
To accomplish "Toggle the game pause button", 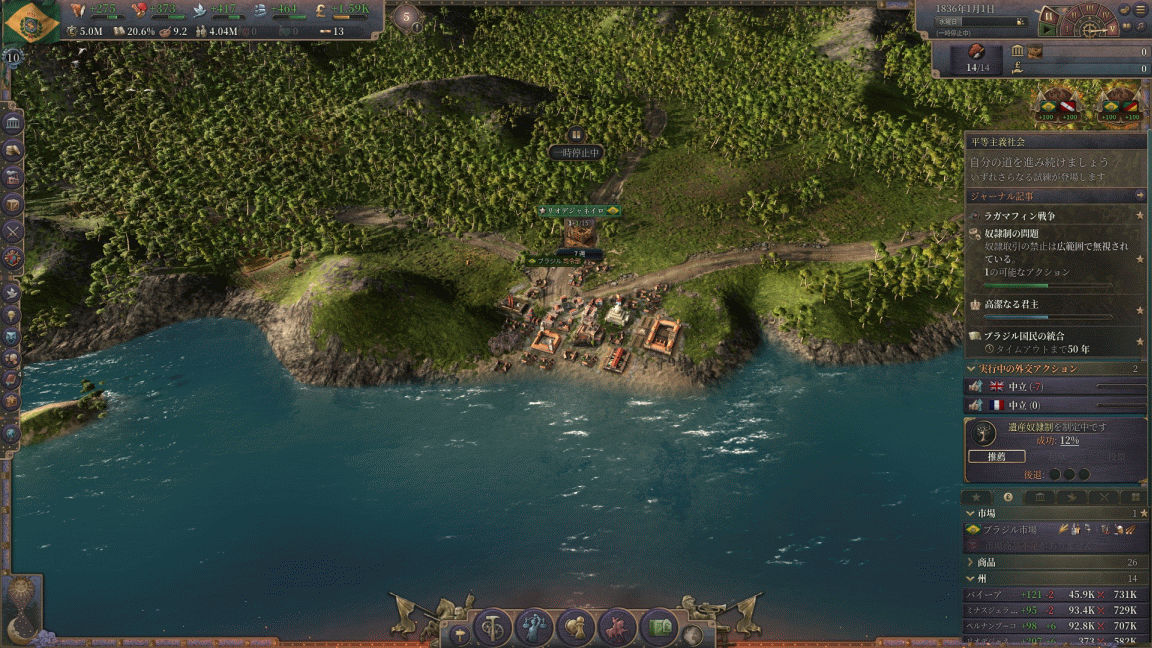I will pos(1048,16).
